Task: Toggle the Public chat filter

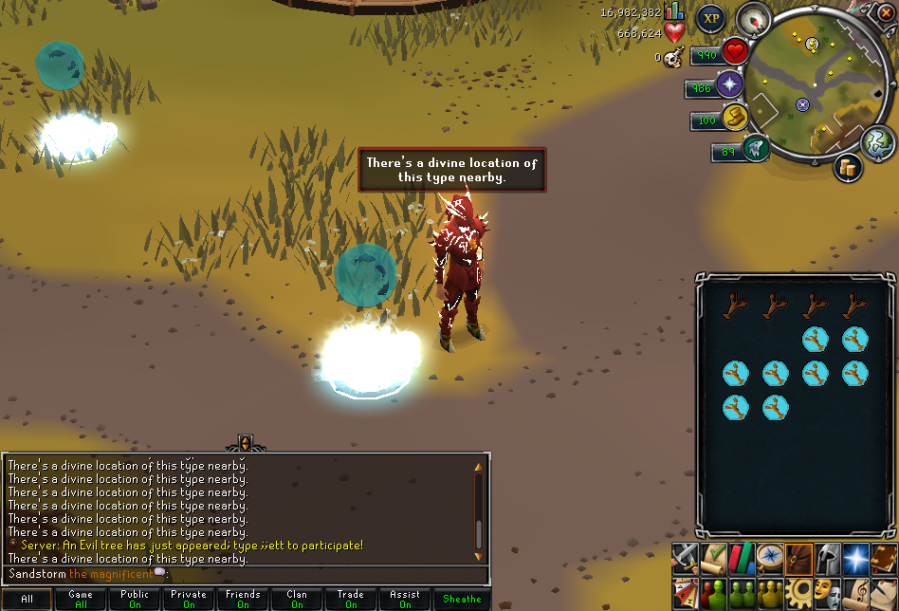Action: (134, 599)
